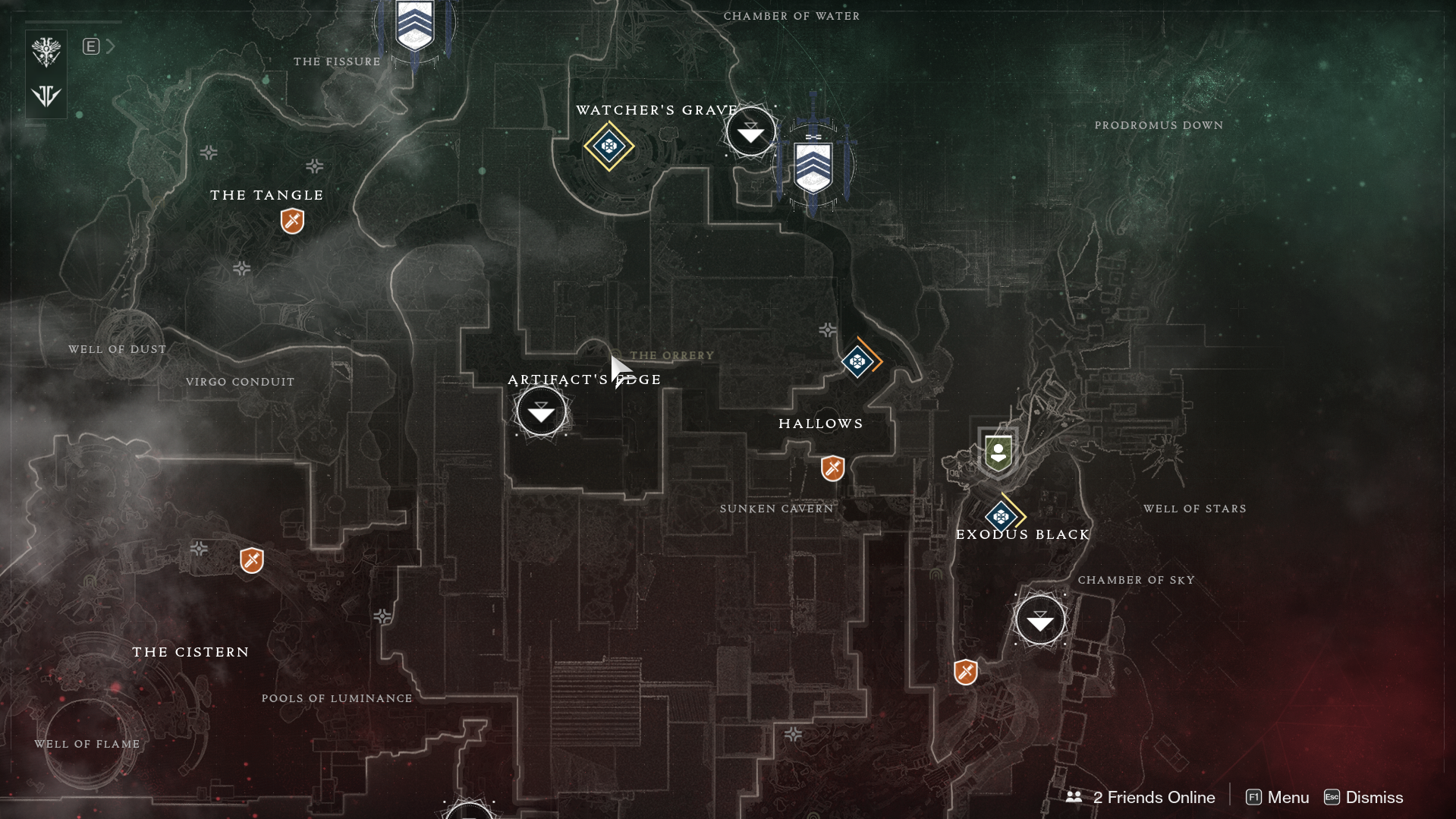Choose the Watcher's Grave landing zone marker
The height and width of the screenshot is (819, 1456).
(750, 132)
